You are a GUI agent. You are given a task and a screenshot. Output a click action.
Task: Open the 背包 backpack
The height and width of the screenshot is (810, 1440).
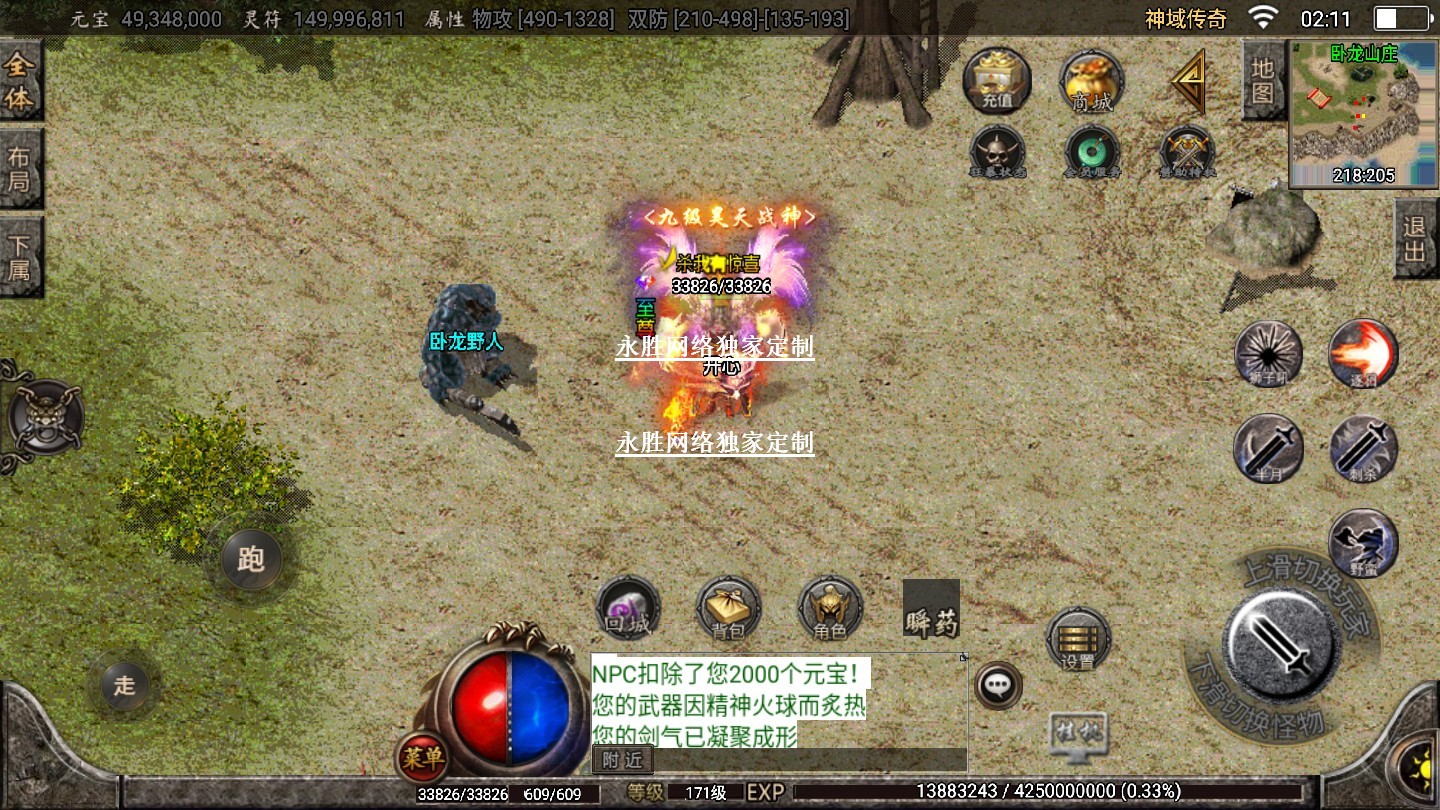pyautogui.click(x=728, y=608)
